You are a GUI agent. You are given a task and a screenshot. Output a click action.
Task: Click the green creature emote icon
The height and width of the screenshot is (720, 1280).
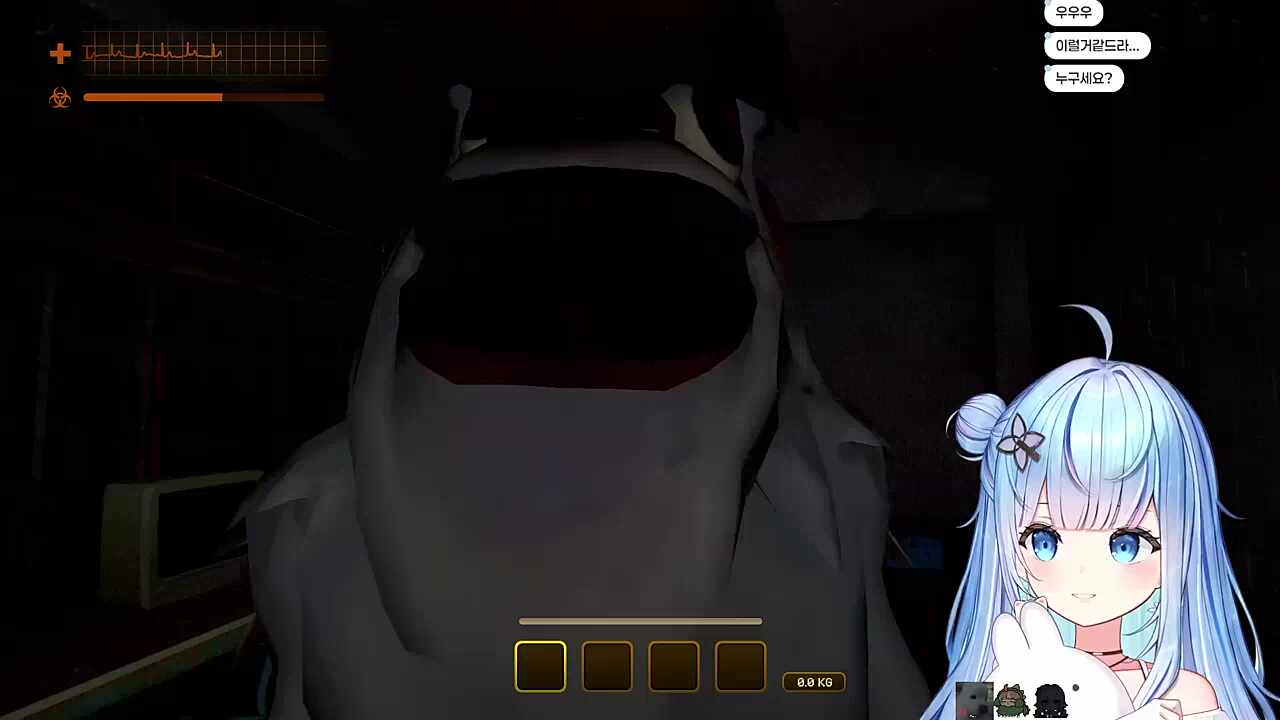pos(1012,701)
